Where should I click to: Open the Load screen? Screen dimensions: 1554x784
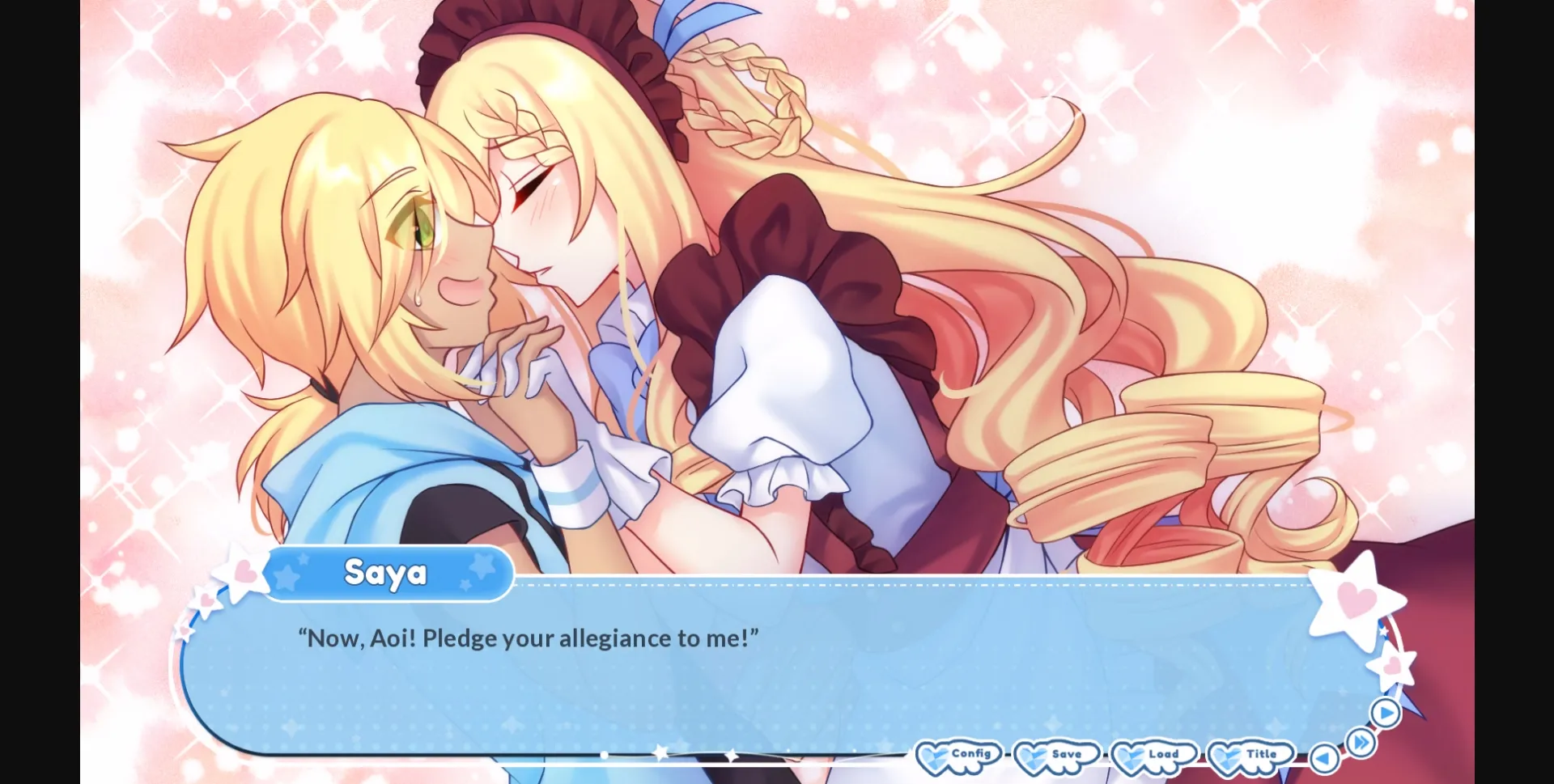point(1163,754)
